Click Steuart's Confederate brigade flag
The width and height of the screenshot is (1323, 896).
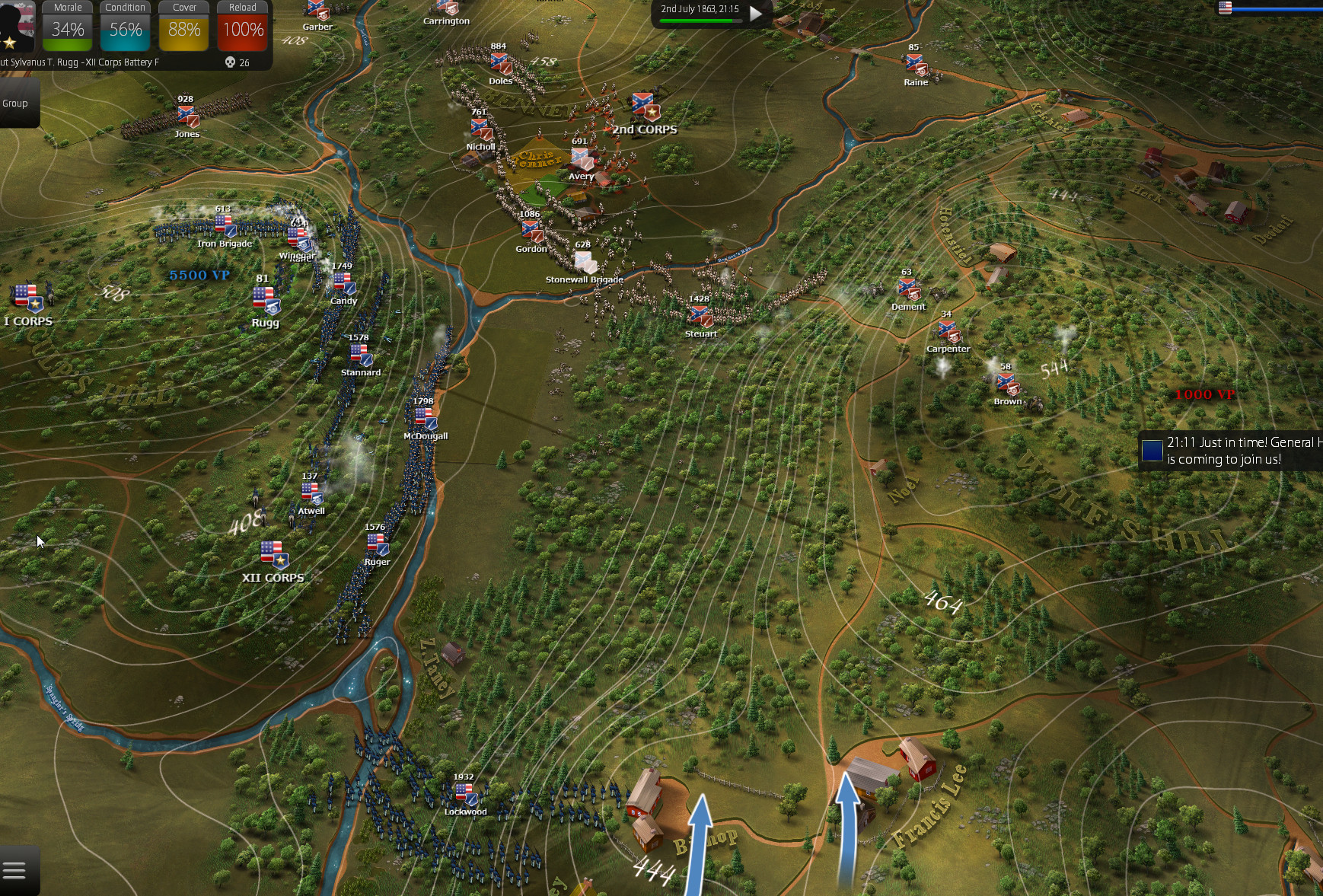(x=700, y=315)
